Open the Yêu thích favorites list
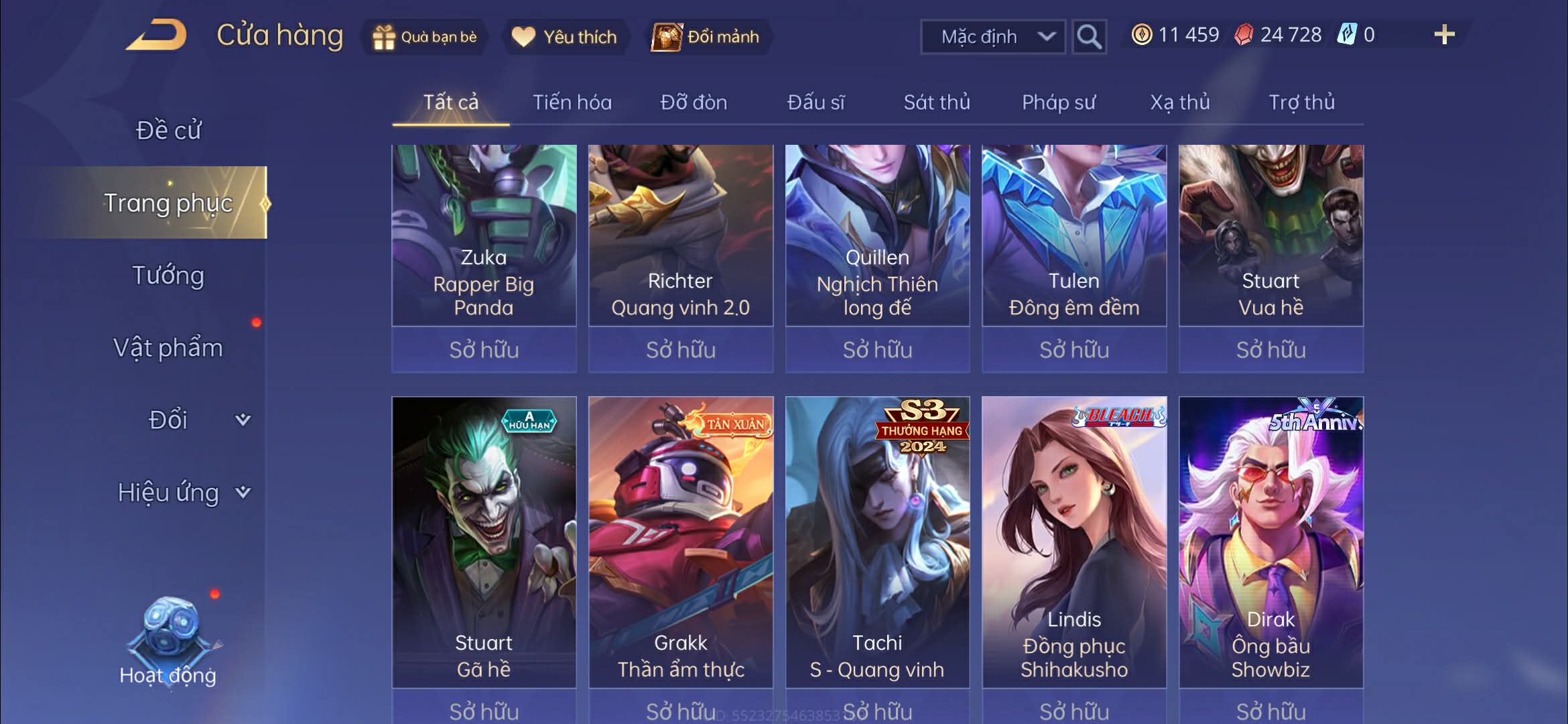 pyautogui.click(x=564, y=37)
